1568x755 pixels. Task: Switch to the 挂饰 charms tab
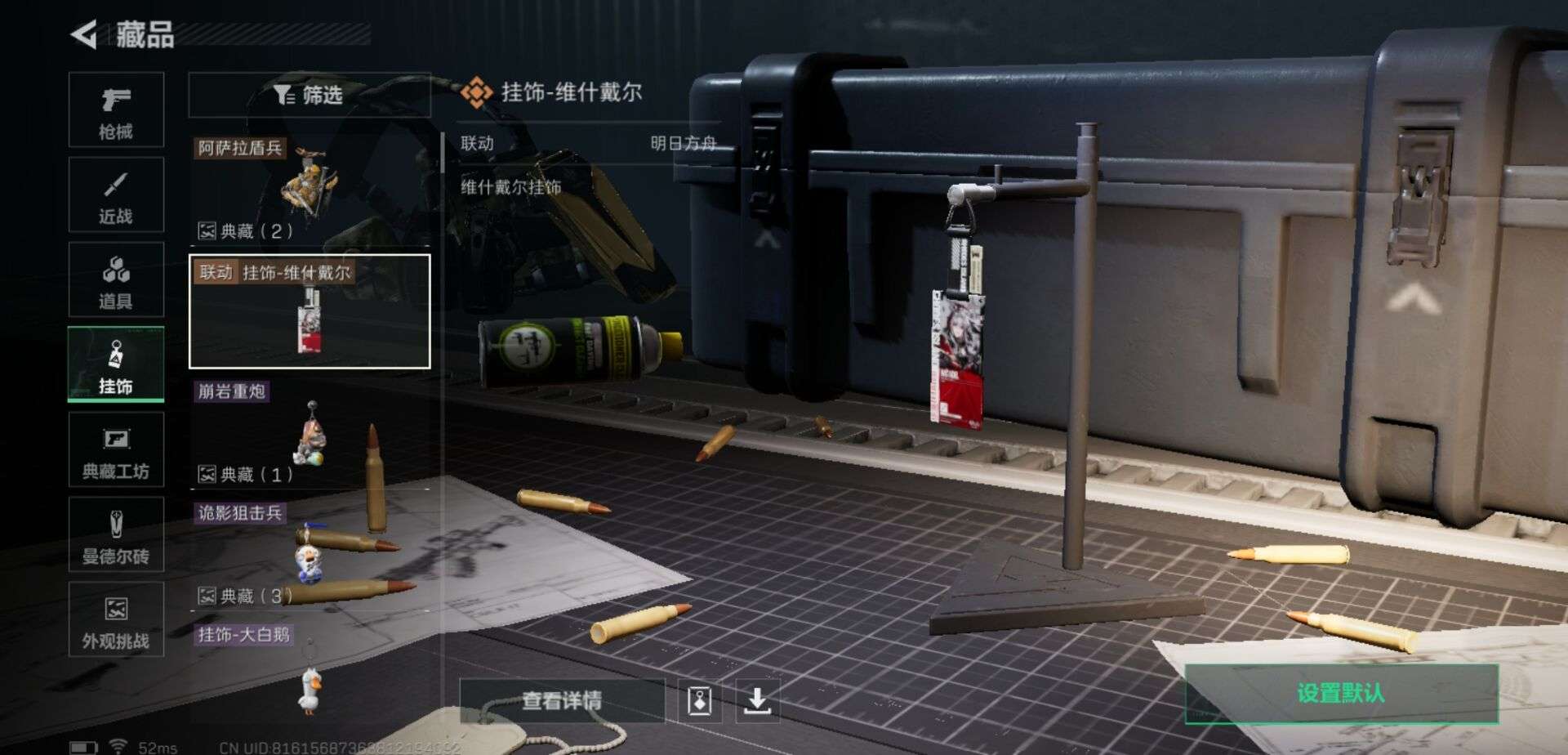[117, 365]
